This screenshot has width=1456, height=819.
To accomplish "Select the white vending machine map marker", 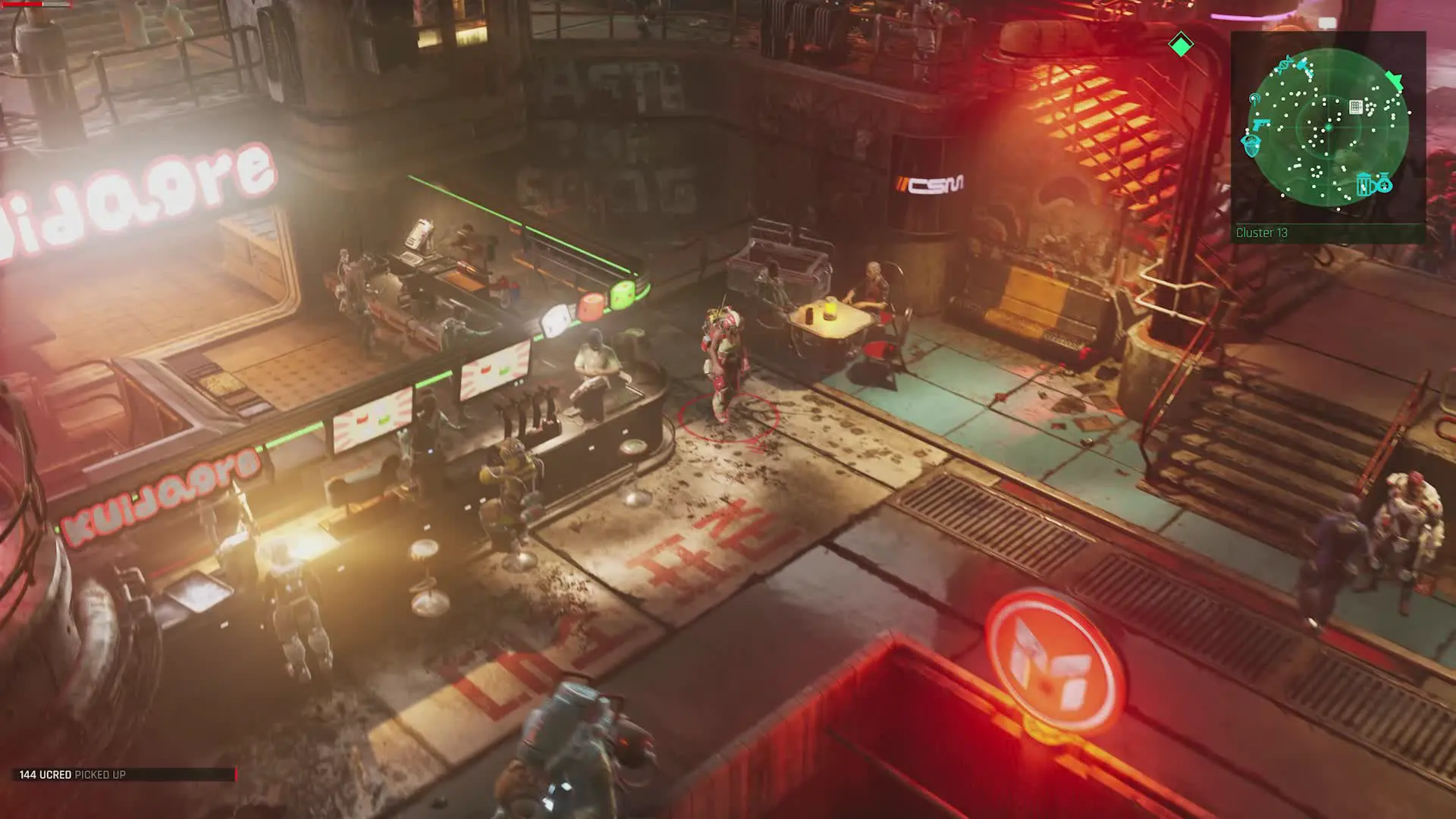I will [1356, 107].
